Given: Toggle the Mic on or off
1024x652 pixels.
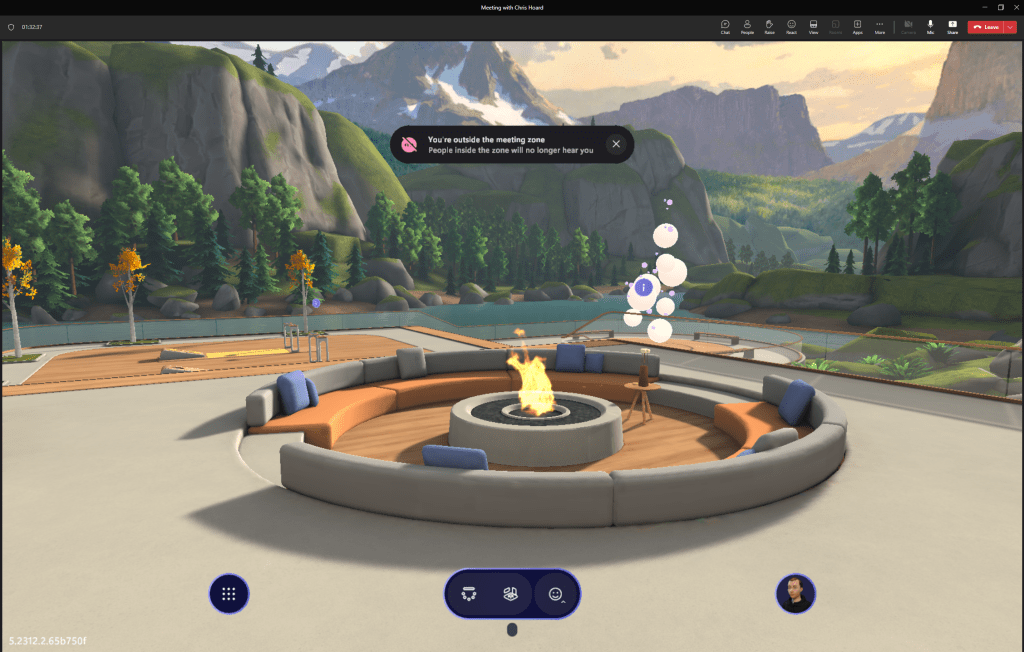Looking at the screenshot, I should click(x=930, y=26).
